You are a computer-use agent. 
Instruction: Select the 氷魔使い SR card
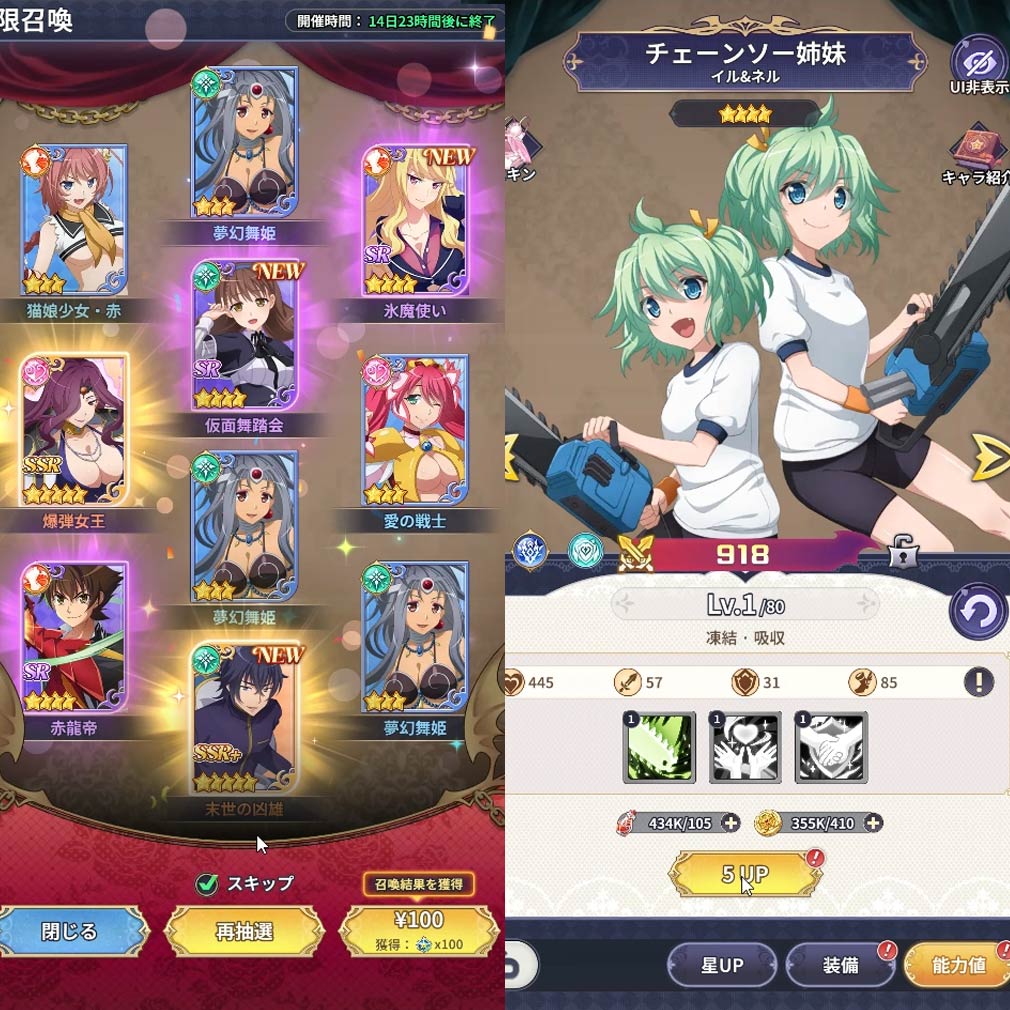(x=416, y=220)
